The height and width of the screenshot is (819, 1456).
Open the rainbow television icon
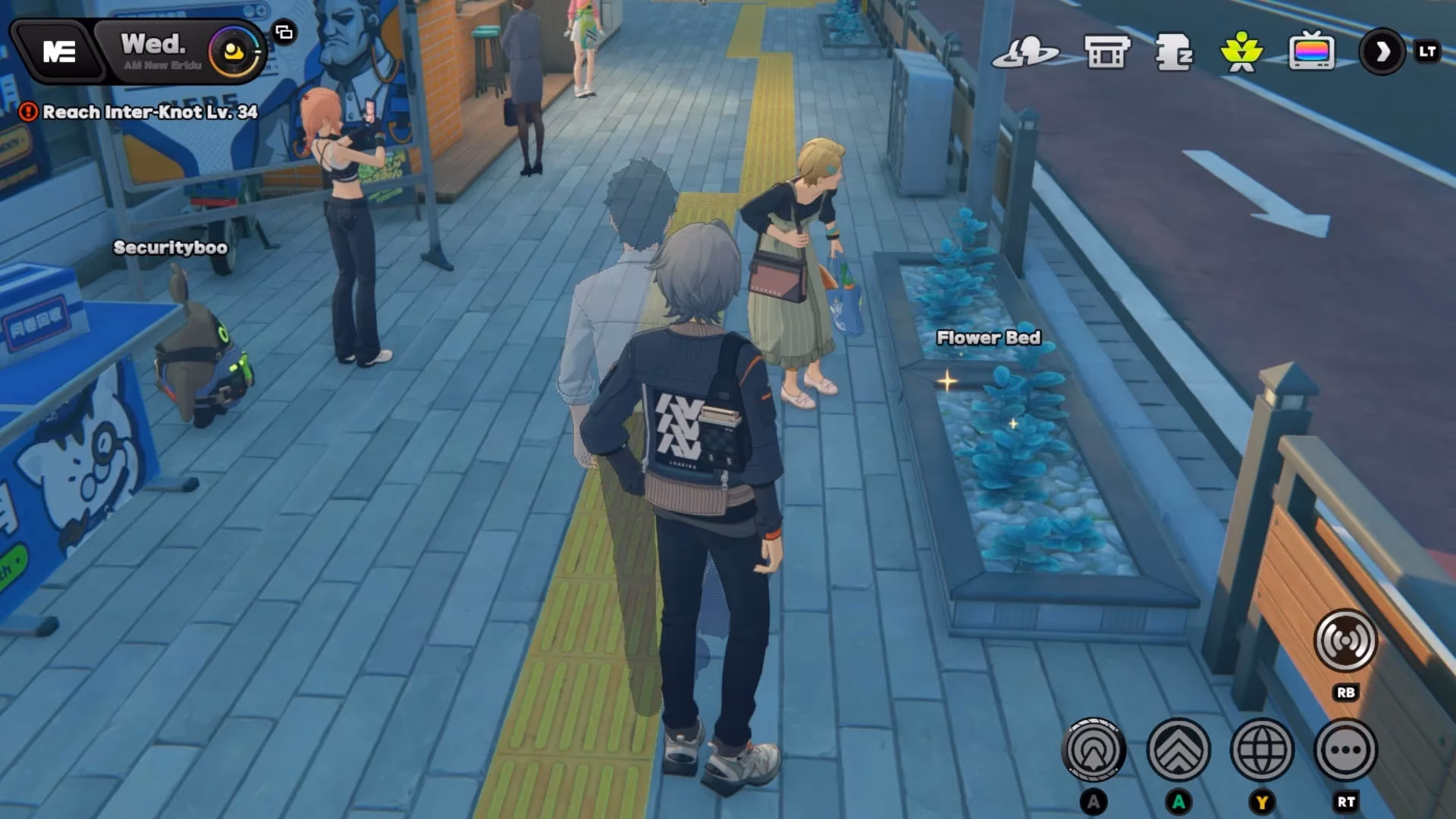[1311, 52]
